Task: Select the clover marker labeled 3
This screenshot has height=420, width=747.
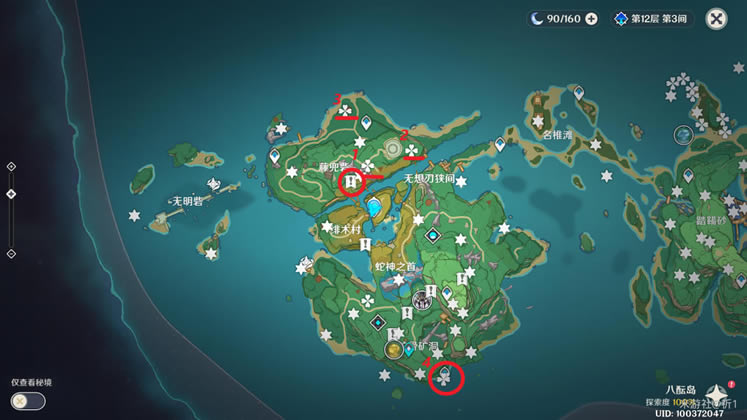Action: 346,110
